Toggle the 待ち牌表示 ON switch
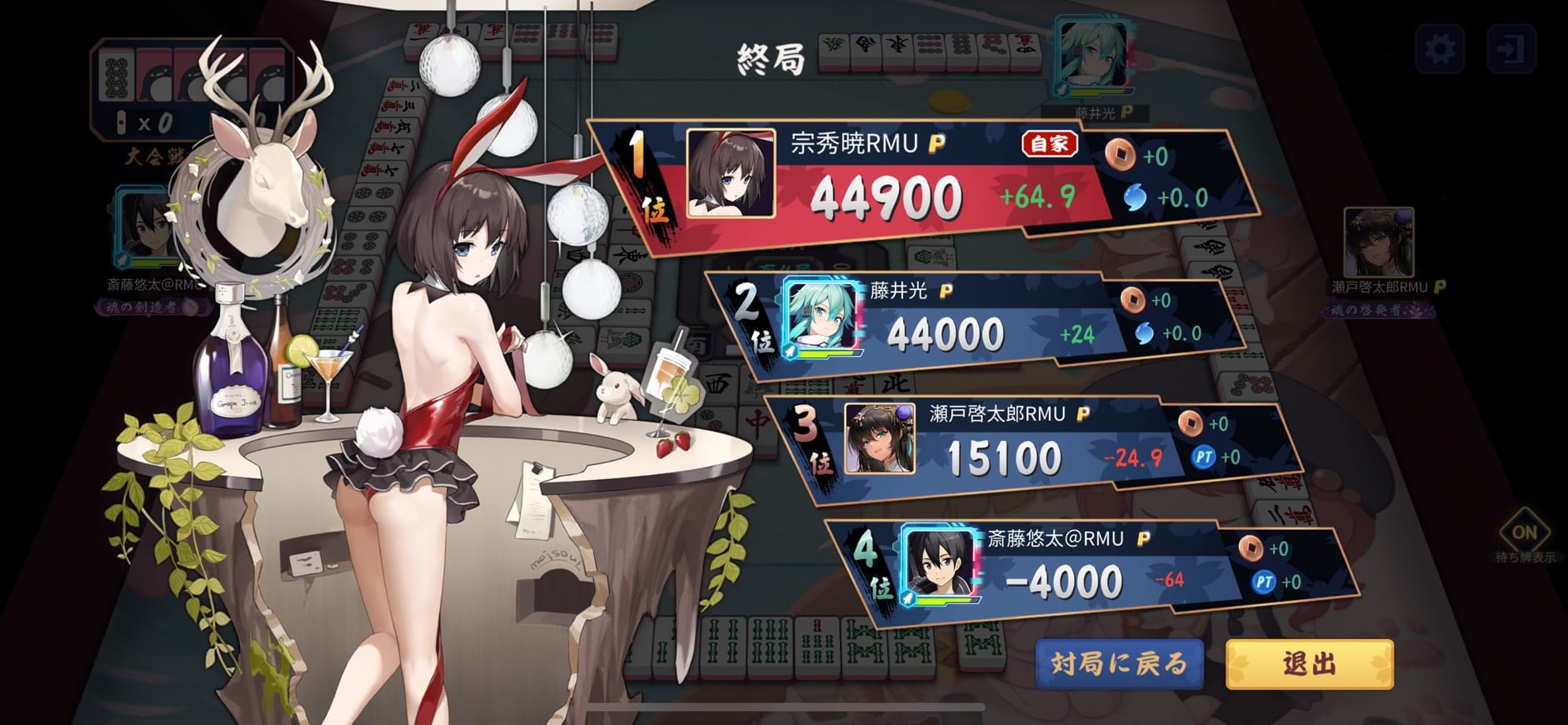 [1524, 532]
